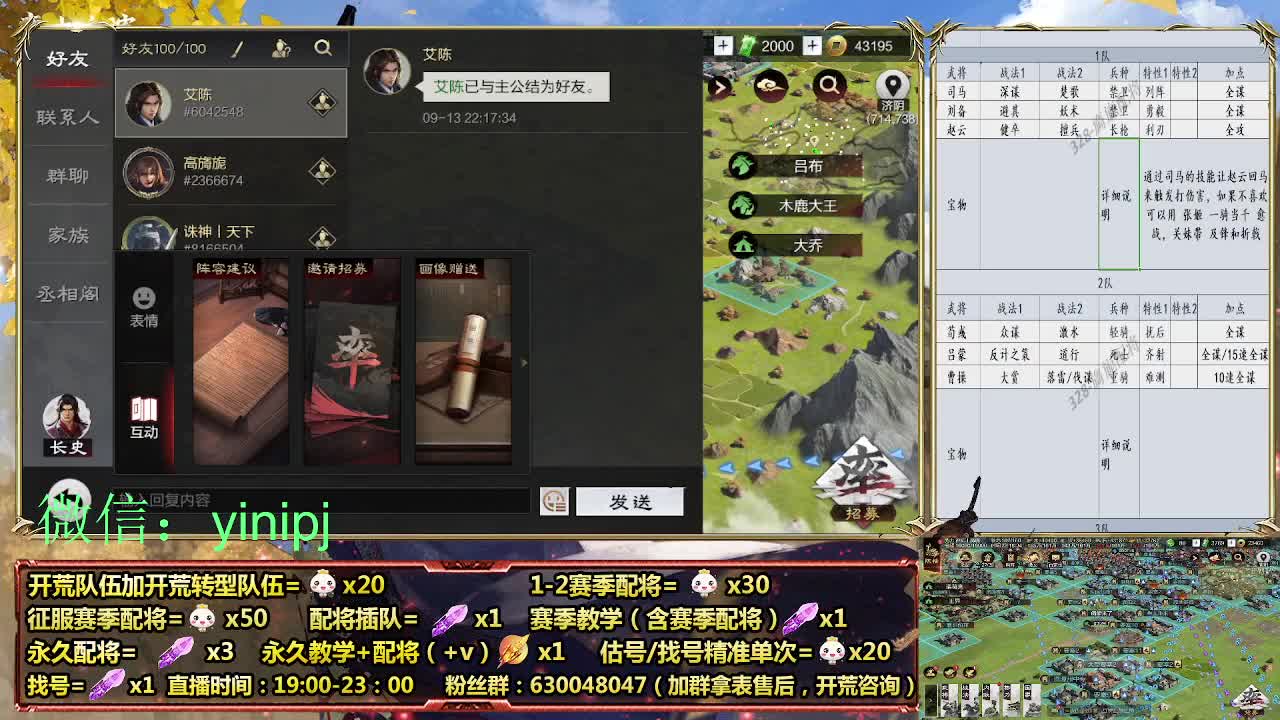The image size is (1280, 720).
Task: Open the friend search magnifier icon
Action: (322, 47)
